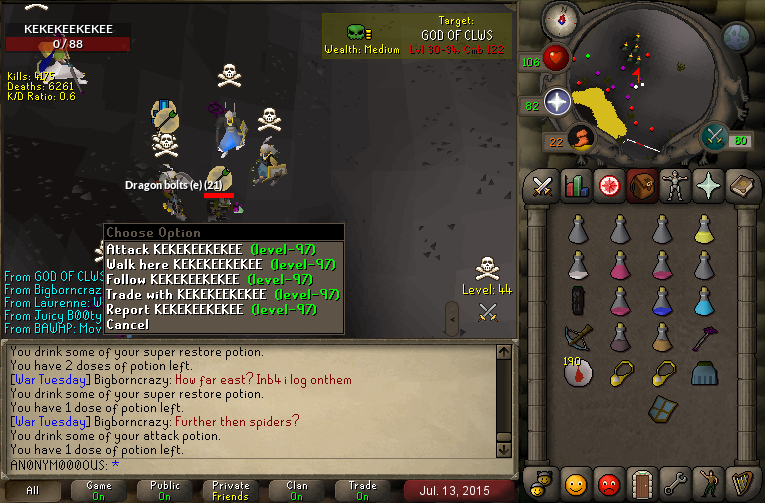765x503 pixels.
Task: Toggle the special attack orb
Action: point(714,138)
